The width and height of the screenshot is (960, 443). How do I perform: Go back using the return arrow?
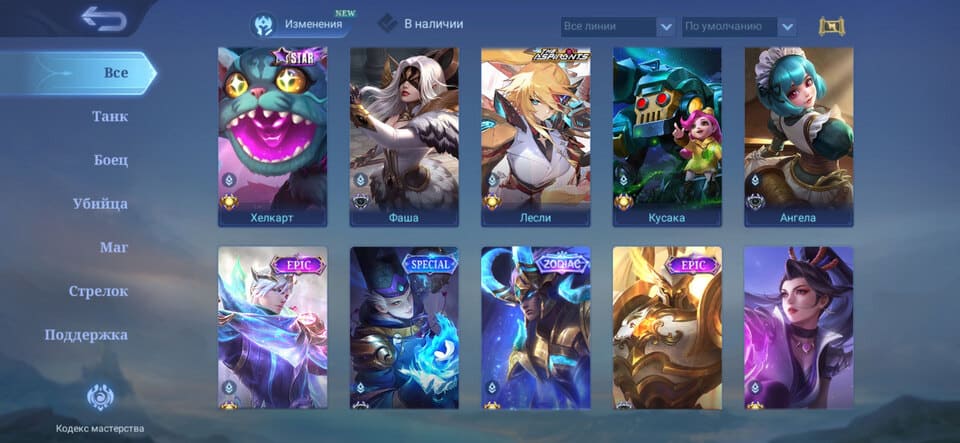click(x=102, y=19)
